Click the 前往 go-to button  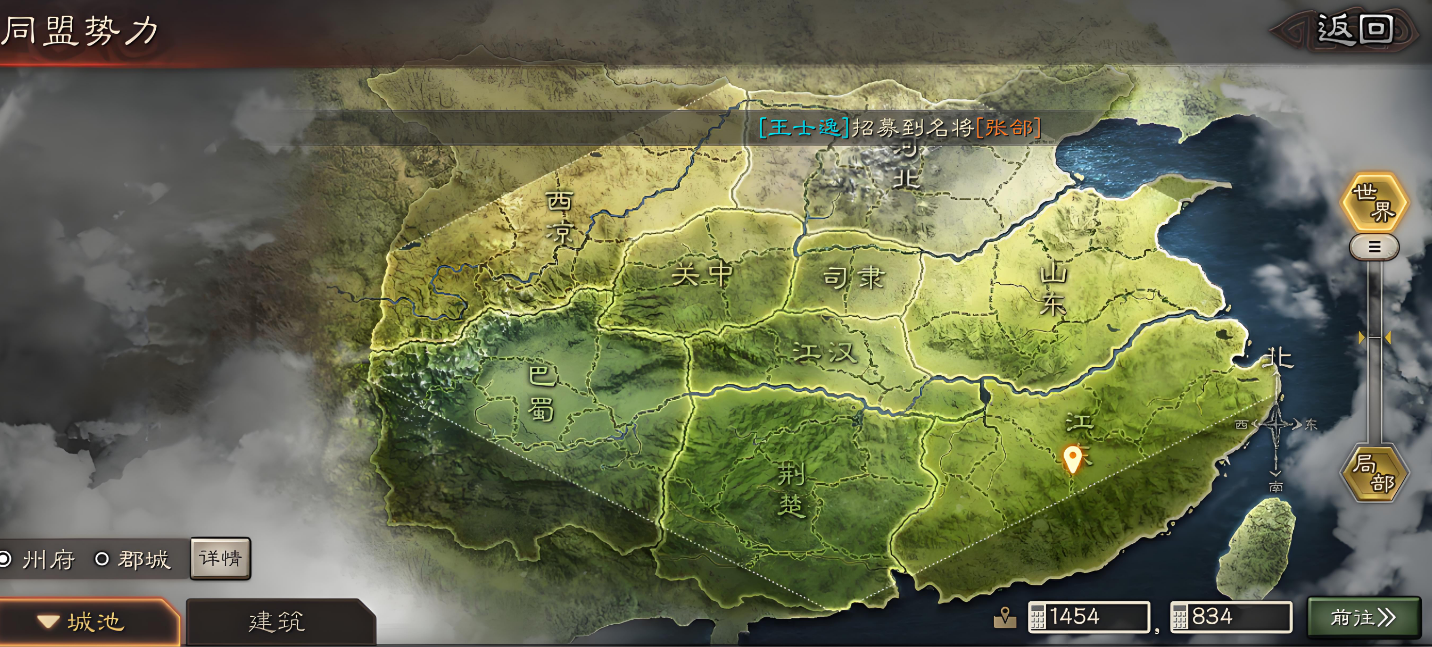(1363, 617)
